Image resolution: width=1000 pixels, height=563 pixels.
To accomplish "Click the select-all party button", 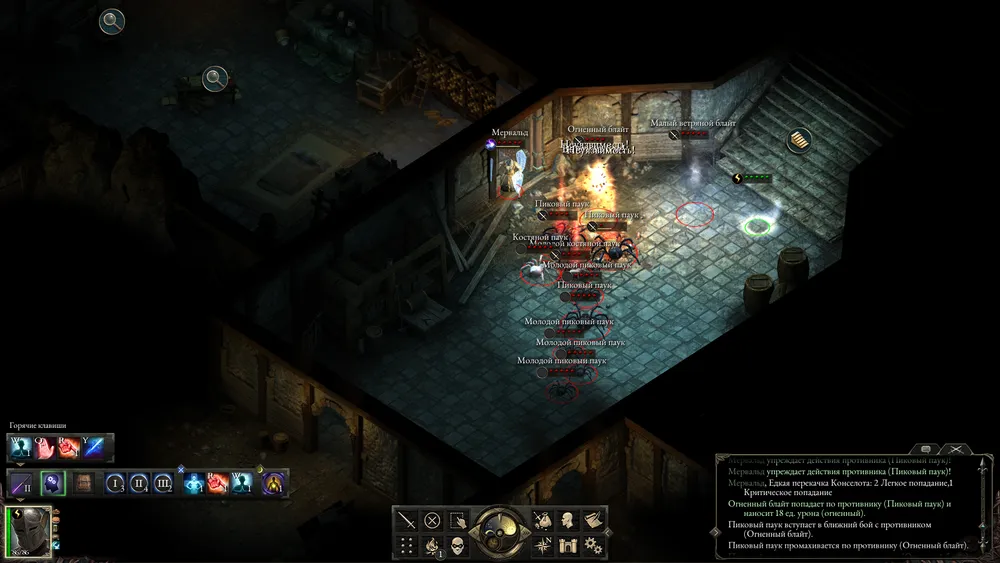I will pos(457,520).
